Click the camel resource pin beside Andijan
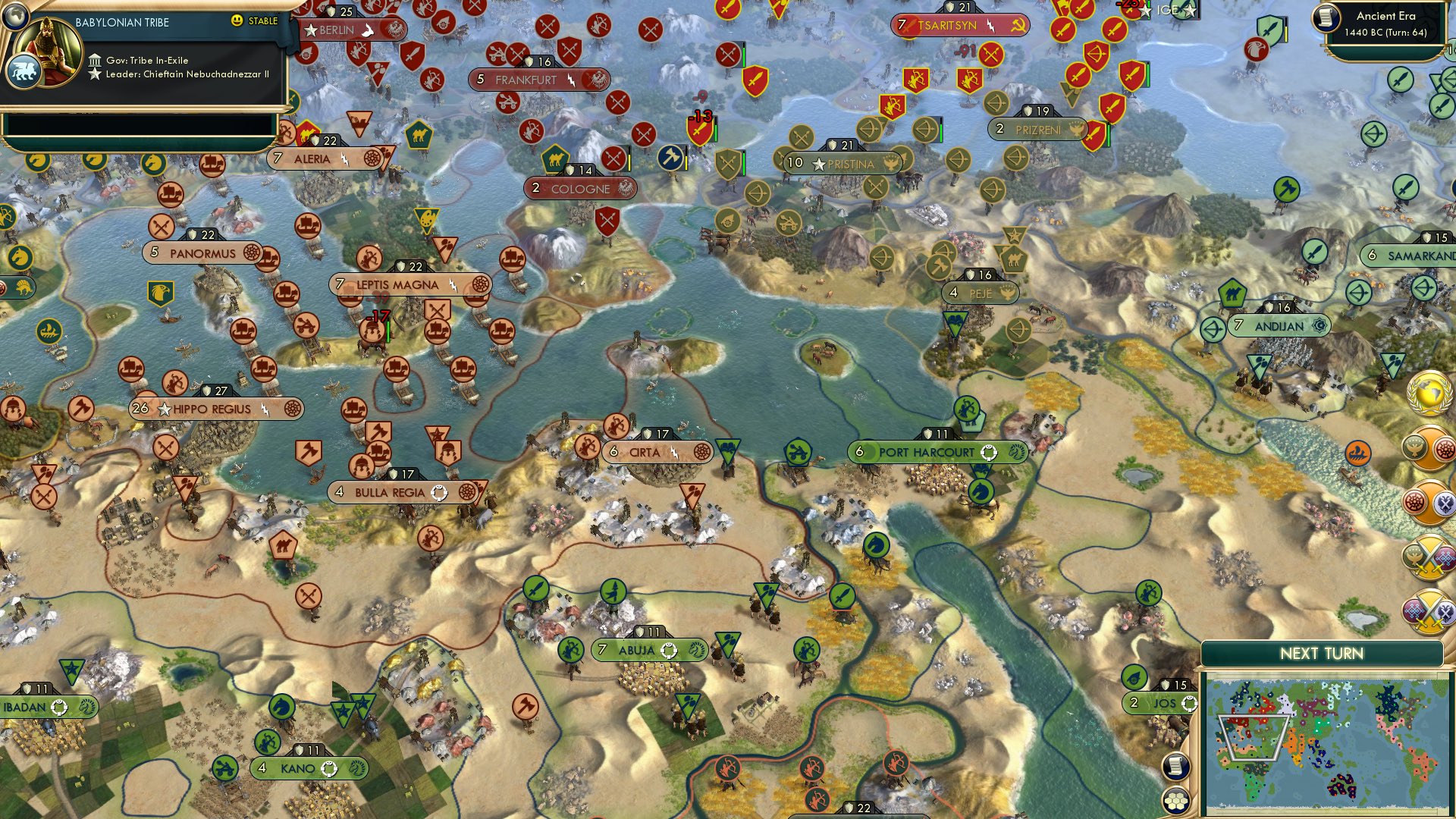1456x819 pixels. [x=1232, y=294]
